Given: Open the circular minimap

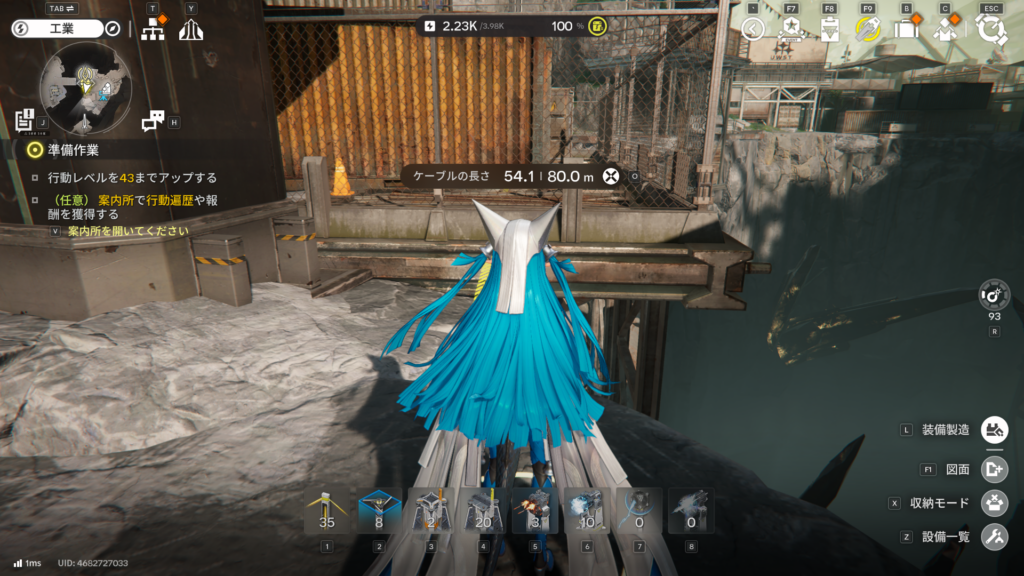Looking at the screenshot, I should pos(85,92).
